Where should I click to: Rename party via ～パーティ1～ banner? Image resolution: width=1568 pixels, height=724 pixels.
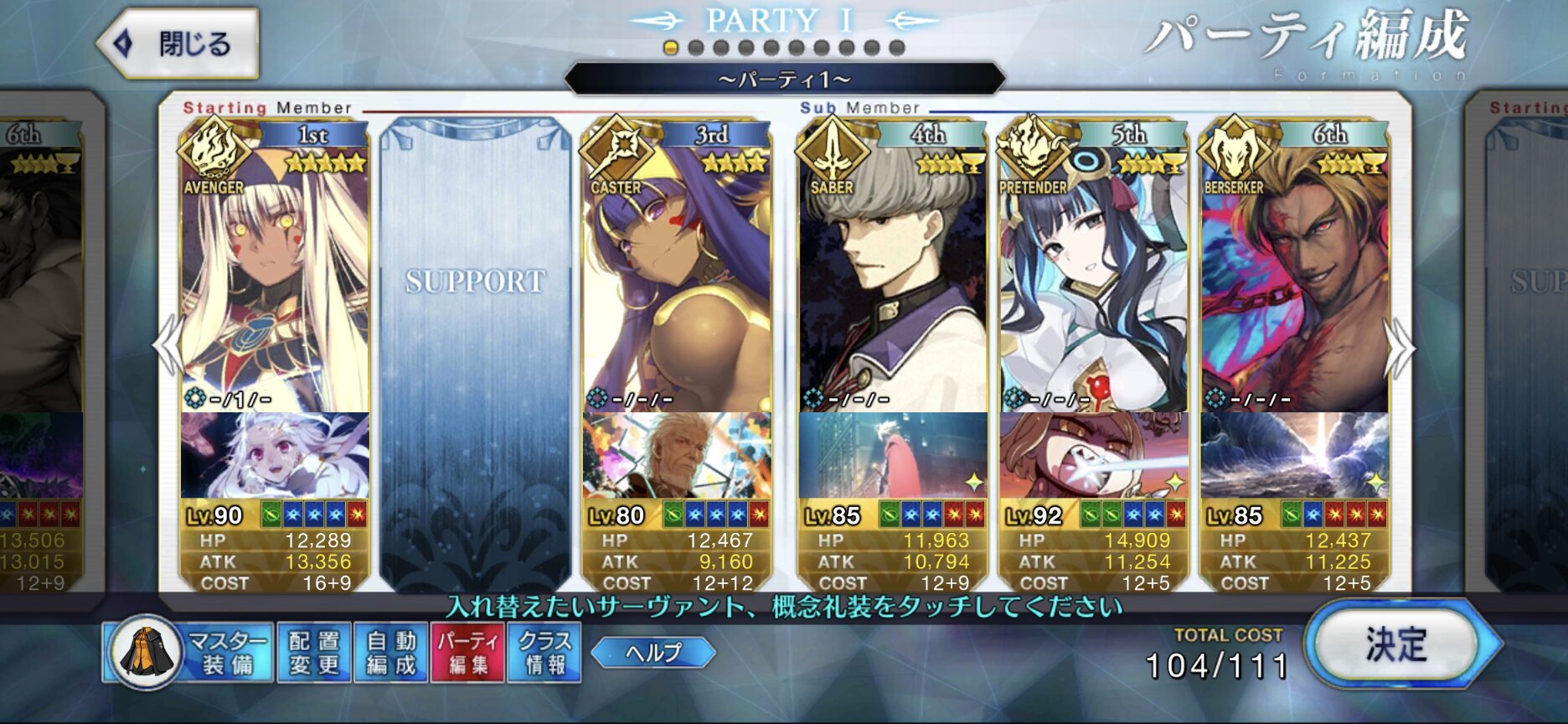(784, 80)
